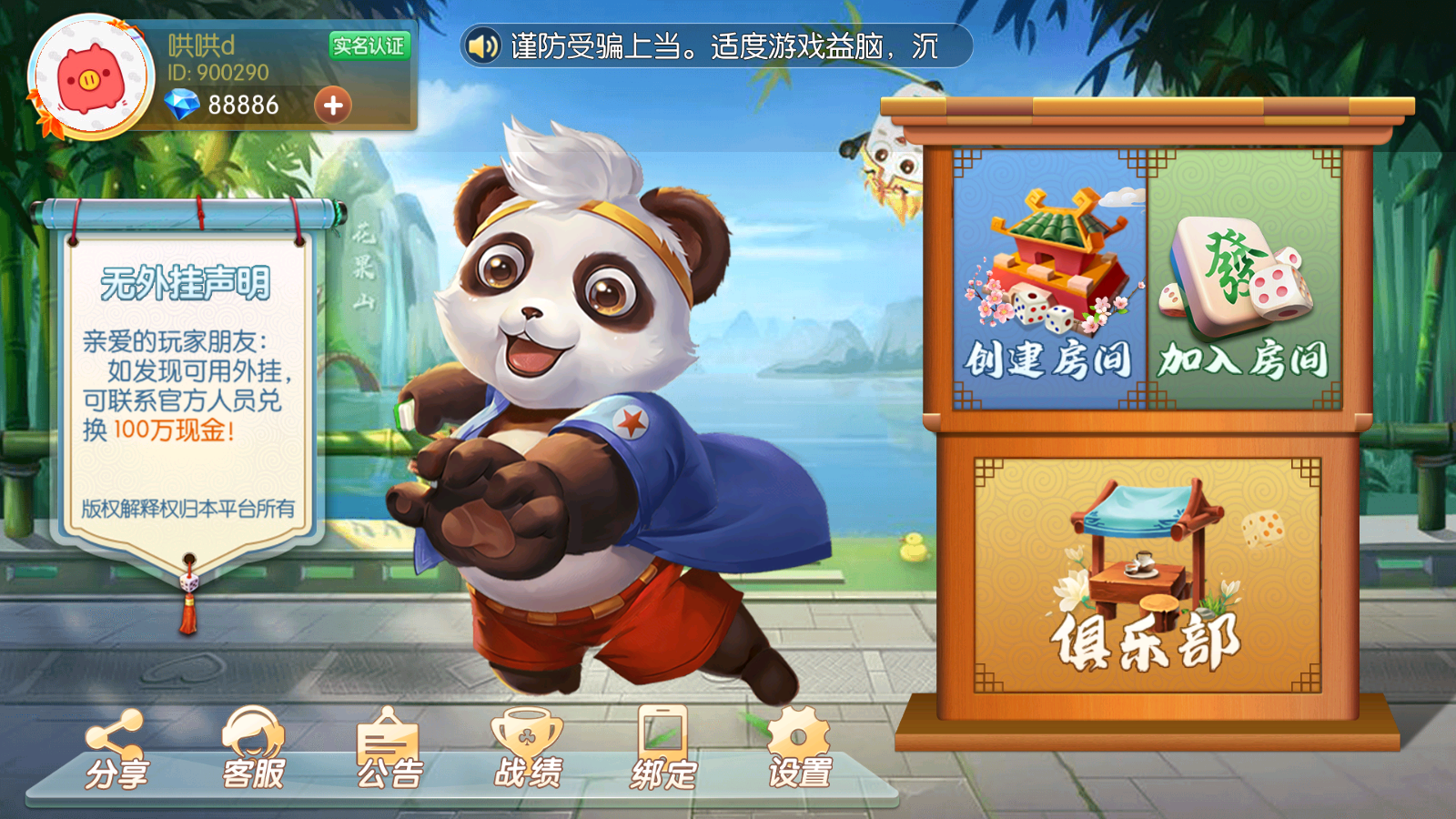
Task: Mute the scrolling announcement speaker
Action: 481,45
